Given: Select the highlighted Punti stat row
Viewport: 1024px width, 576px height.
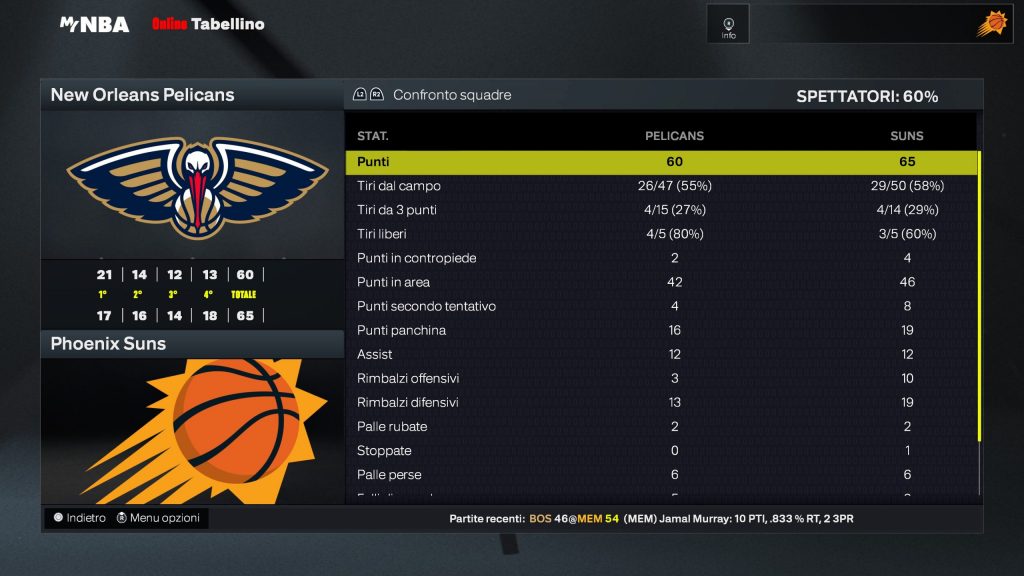Looking at the screenshot, I should click(x=660, y=162).
